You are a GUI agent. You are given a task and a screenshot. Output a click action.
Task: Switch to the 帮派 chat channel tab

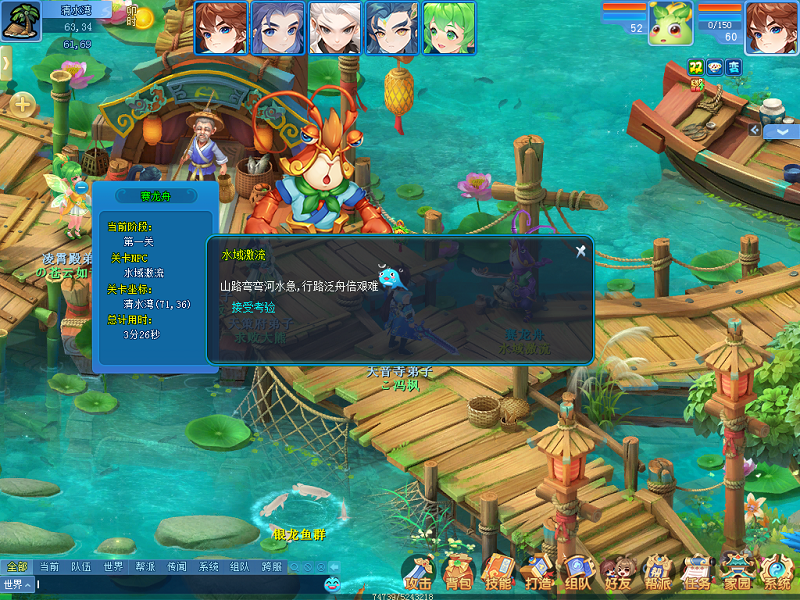pos(146,567)
